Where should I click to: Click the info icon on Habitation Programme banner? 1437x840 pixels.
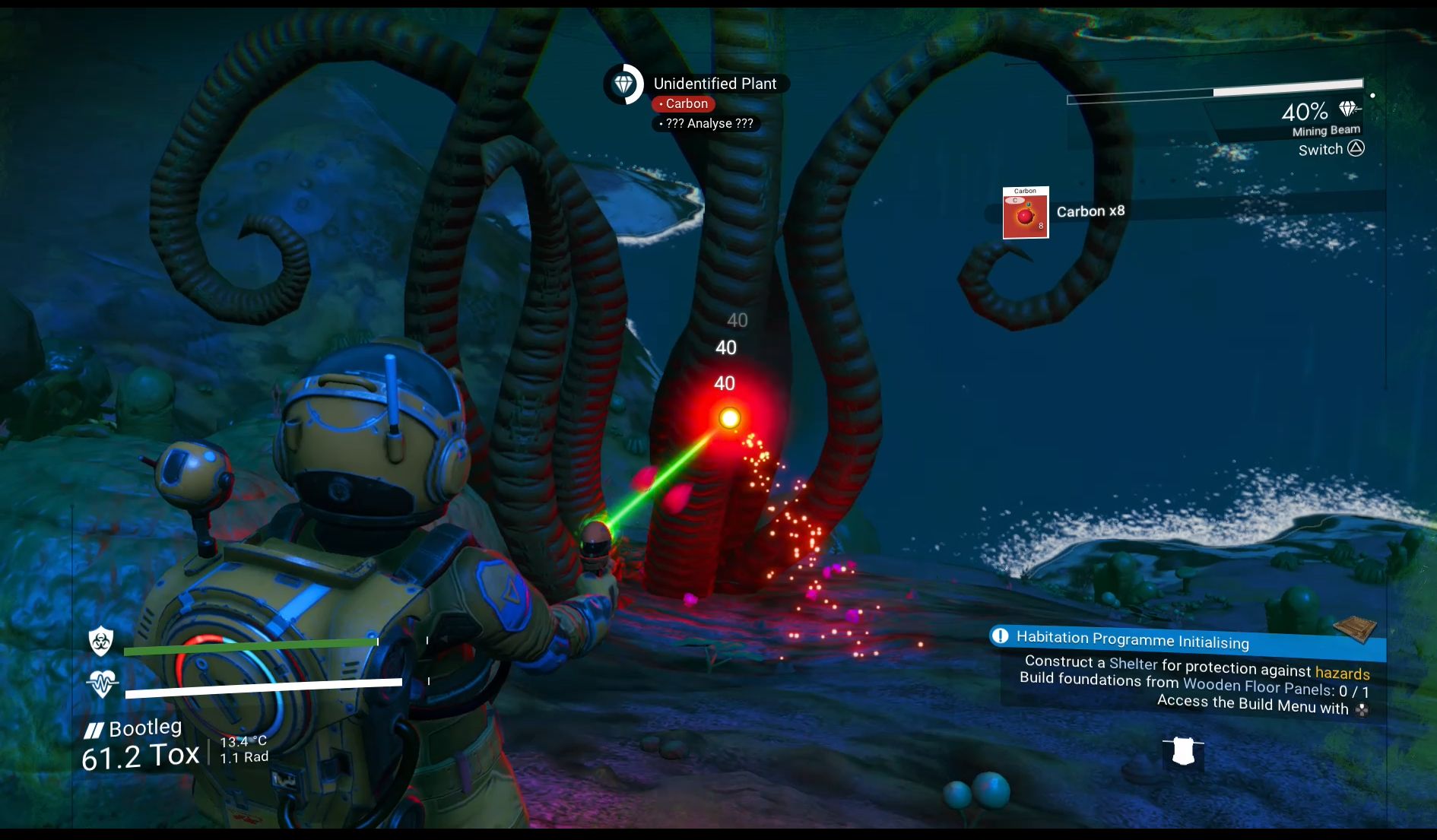[1001, 637]
